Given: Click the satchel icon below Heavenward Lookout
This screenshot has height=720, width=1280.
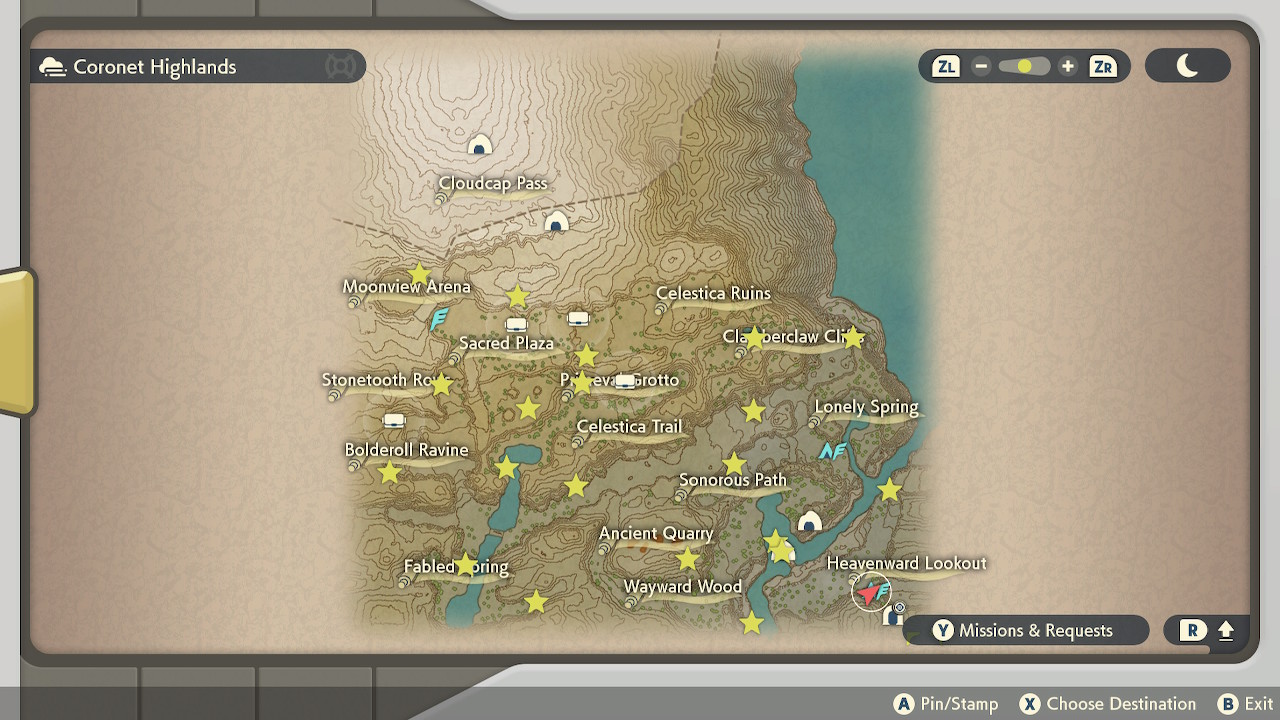Looking at the screenshot, I should [893, 616].
